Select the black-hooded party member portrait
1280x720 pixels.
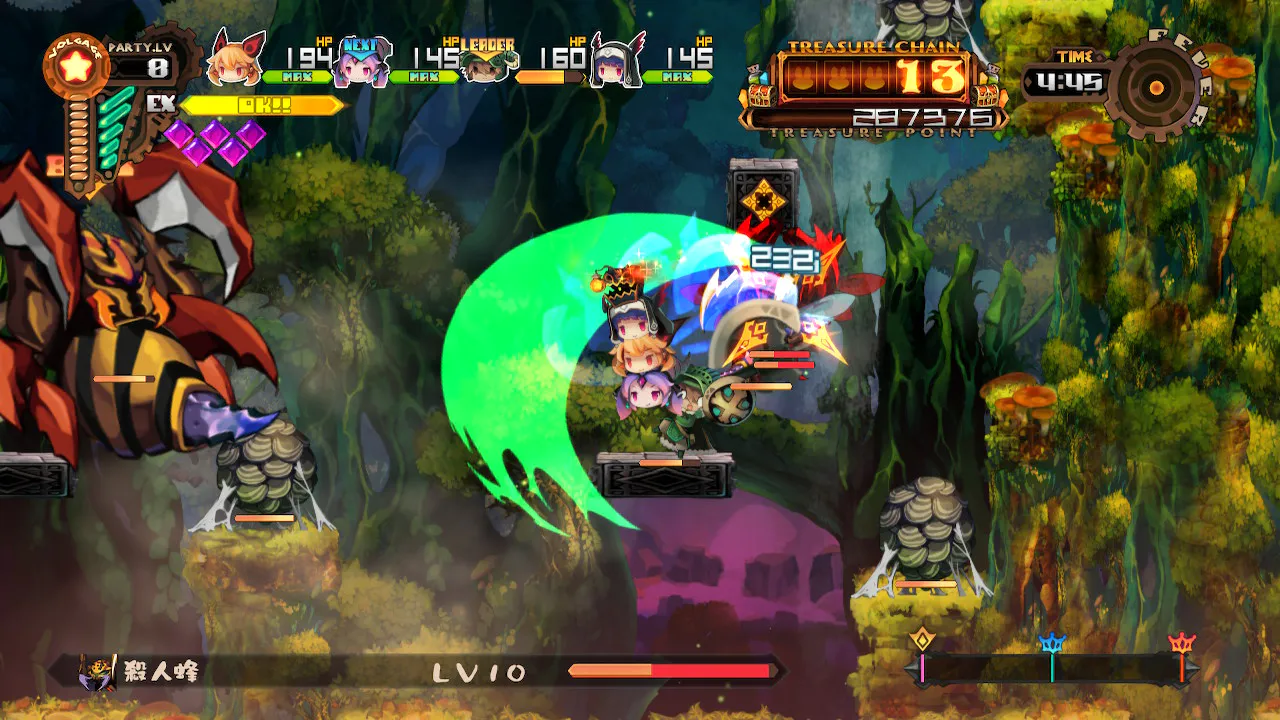pyautogui.click(x=614, y=62)
